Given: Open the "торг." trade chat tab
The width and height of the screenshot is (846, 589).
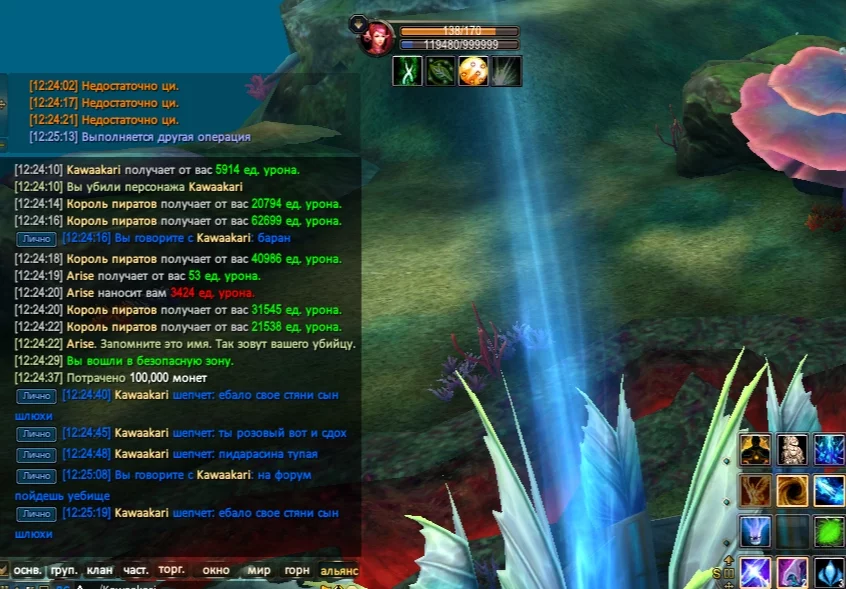Looking at the screenshot, I should click(x=172, y=570).
